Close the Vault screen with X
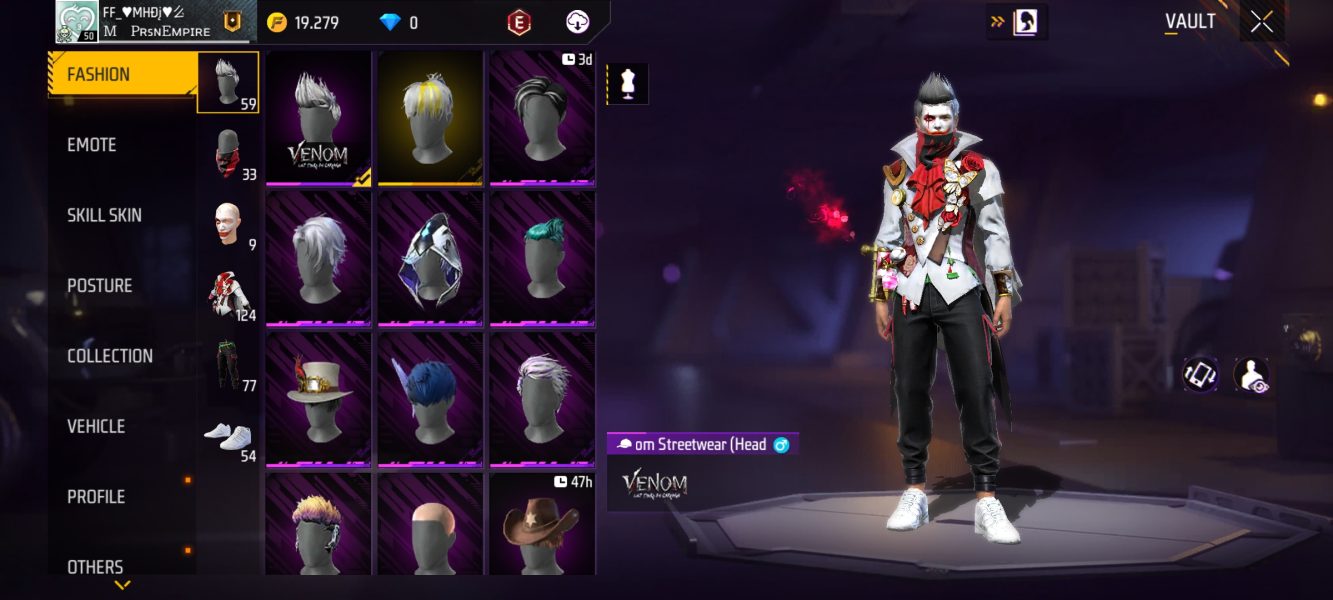Screen dimensions: 1333x600 1262,22
